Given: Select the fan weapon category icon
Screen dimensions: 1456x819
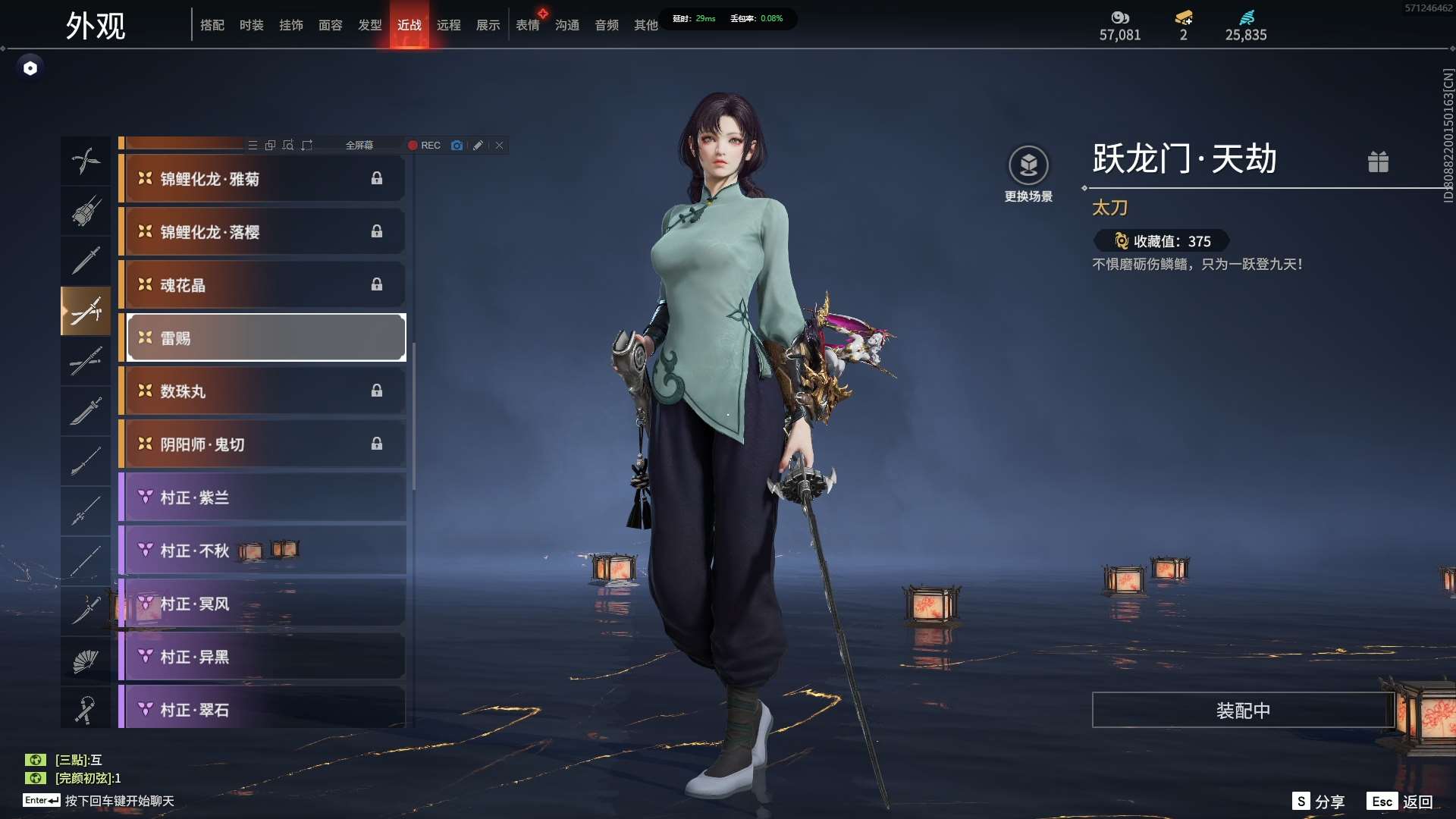Looking at the screenshot, I should click(x=86, y=661).
